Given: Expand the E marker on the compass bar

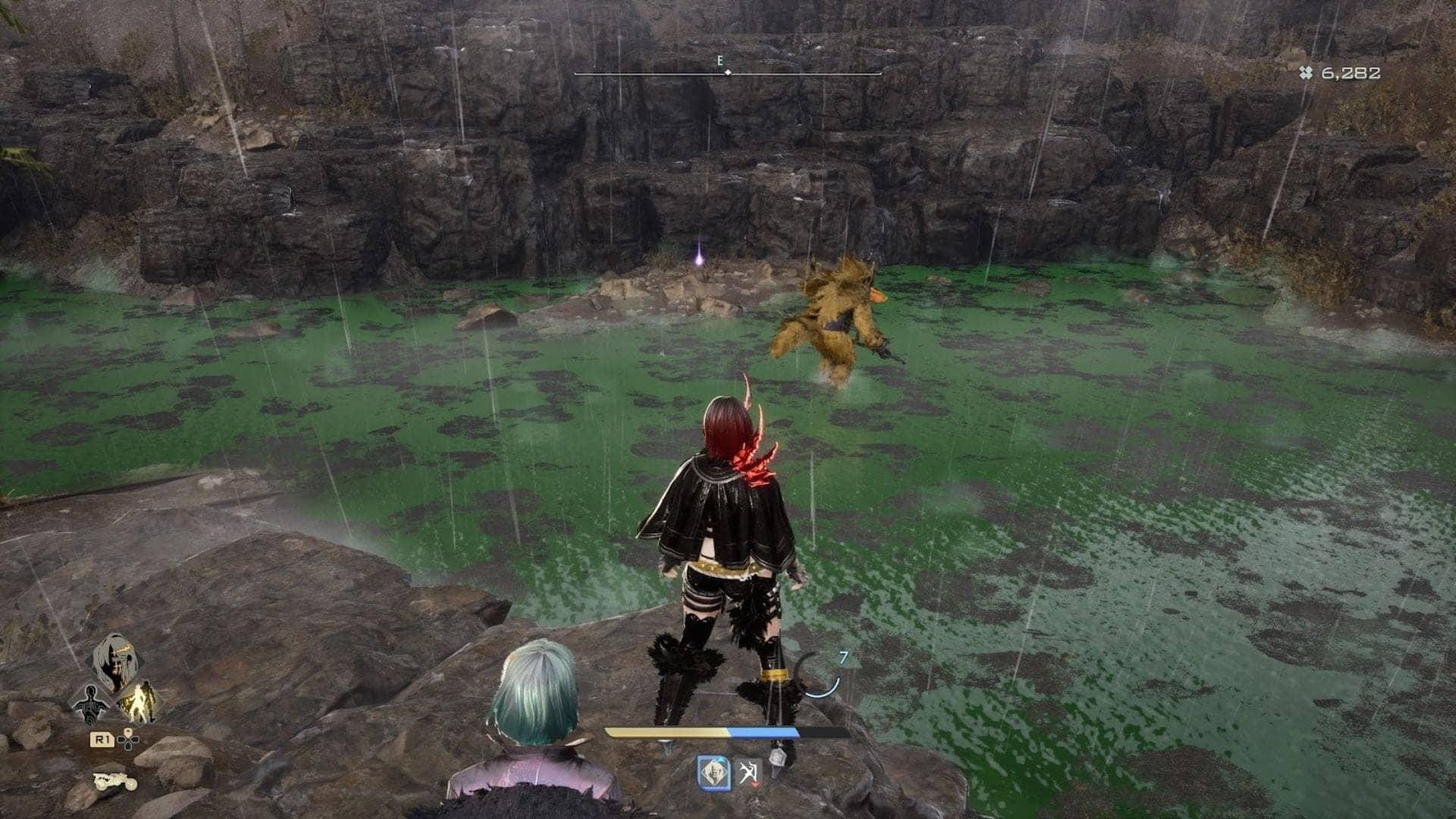Looking at the screenshot, I should 719,63.
